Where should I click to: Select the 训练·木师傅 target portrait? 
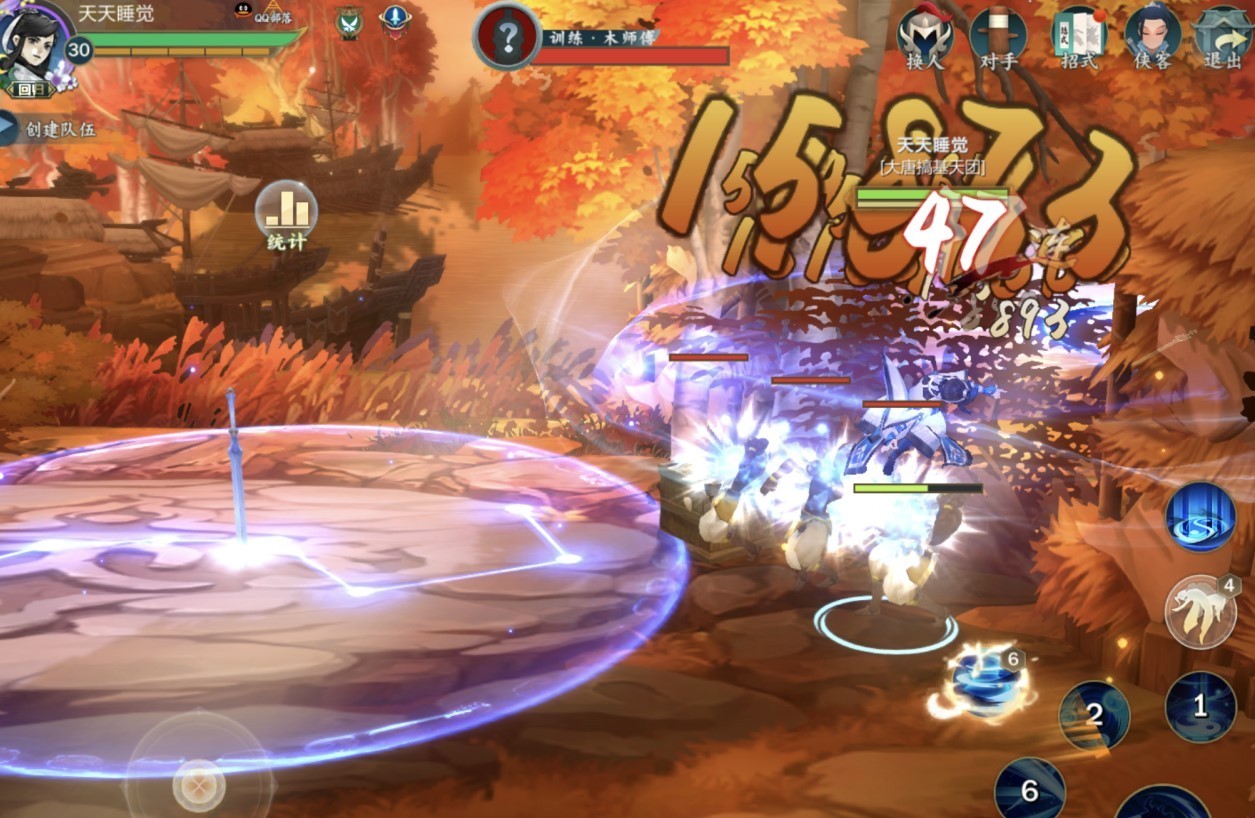[x=507, y=38]
